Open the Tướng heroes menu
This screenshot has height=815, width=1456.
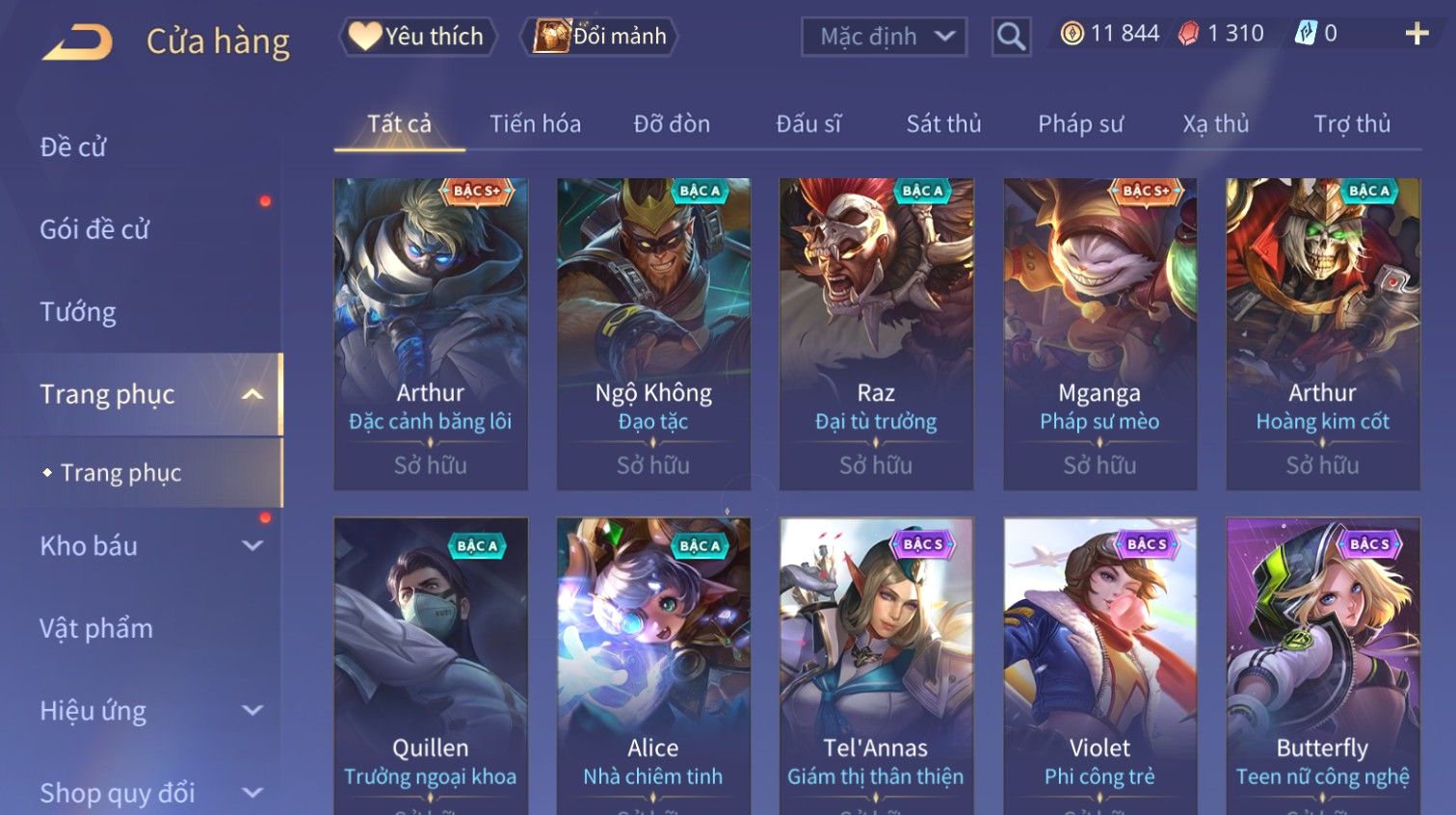coord(78,312)
